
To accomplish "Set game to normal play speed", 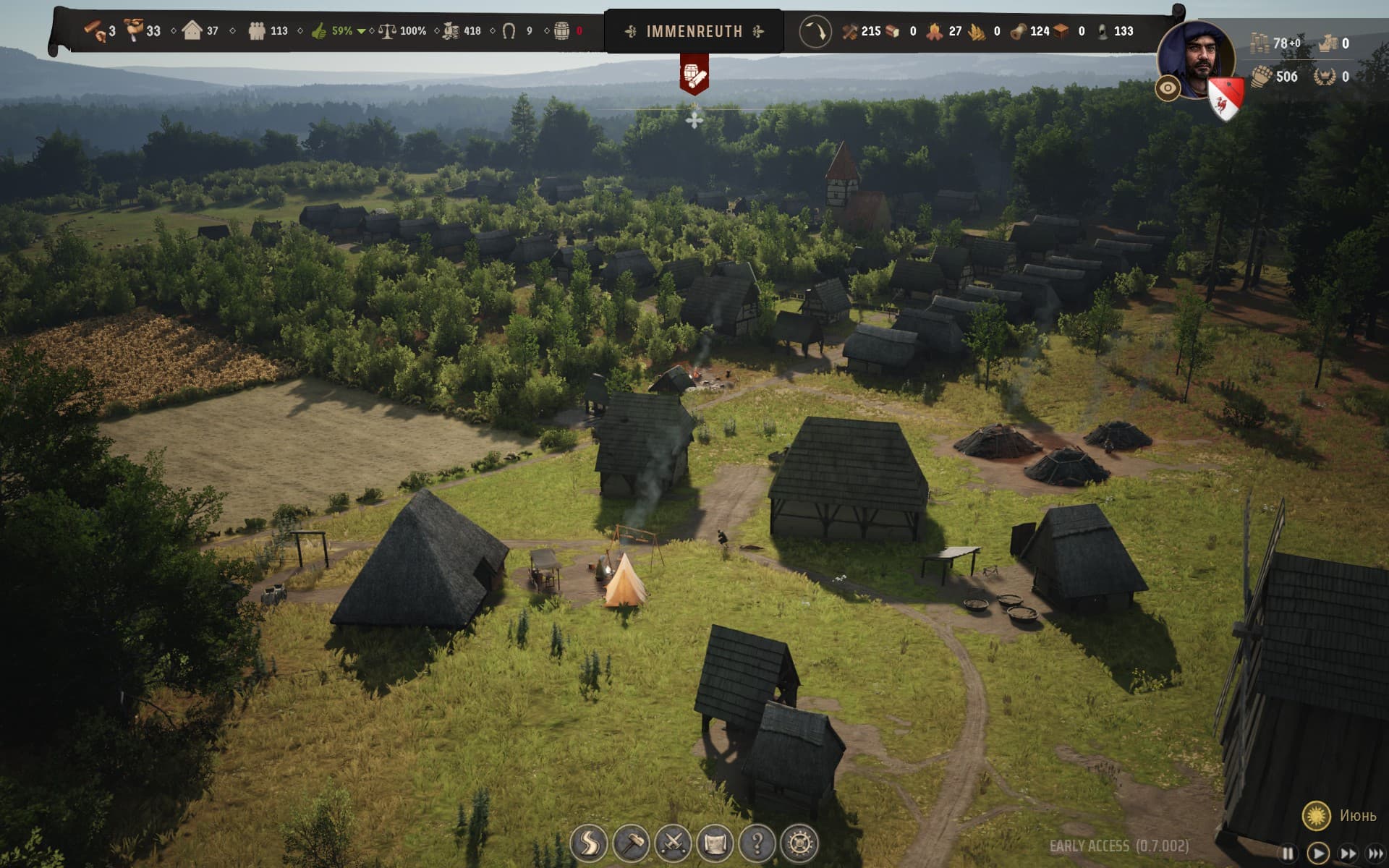I will 1318,854.
